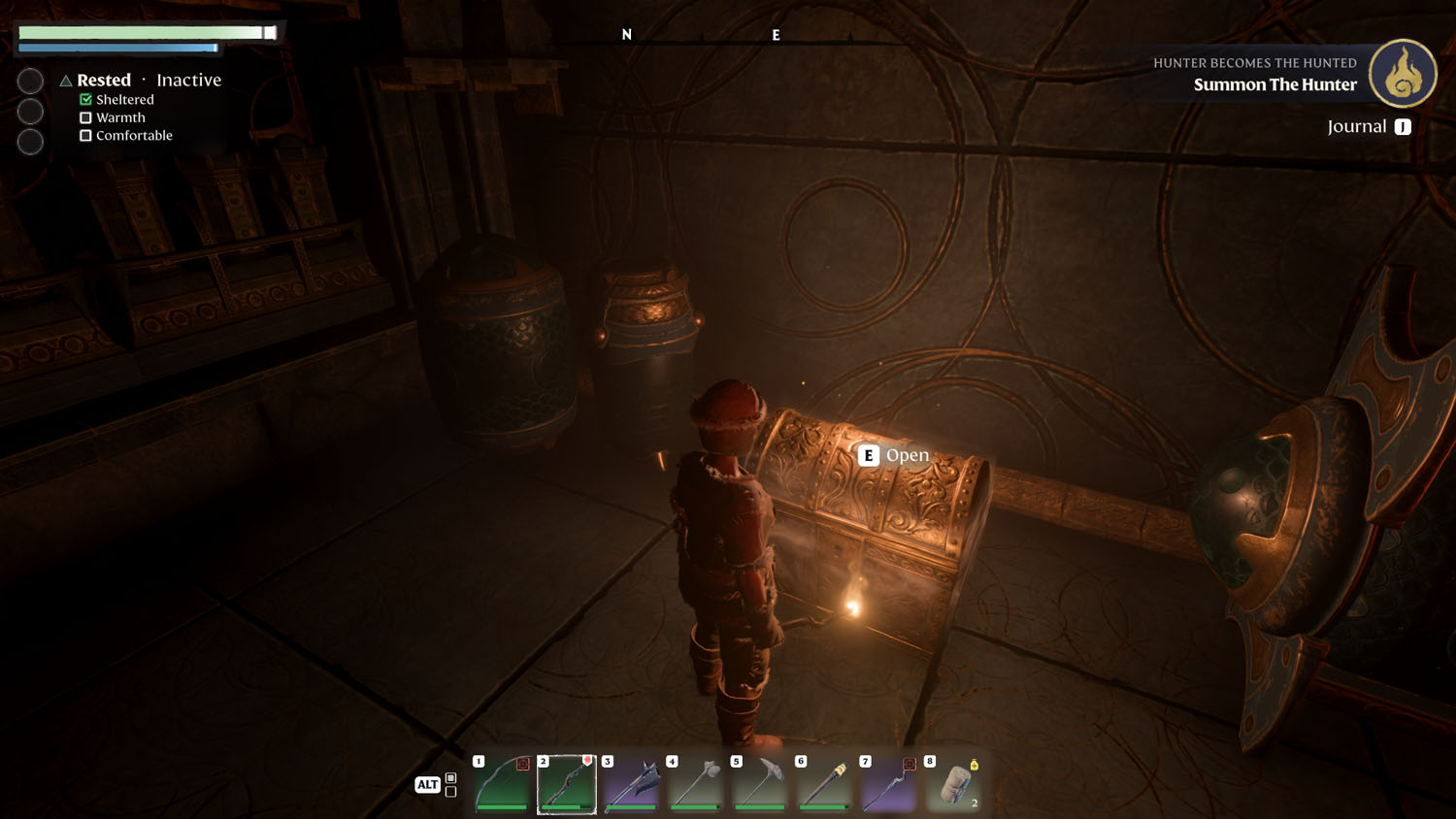Select the pickaxe in slot 5

(x=760, y=784)
